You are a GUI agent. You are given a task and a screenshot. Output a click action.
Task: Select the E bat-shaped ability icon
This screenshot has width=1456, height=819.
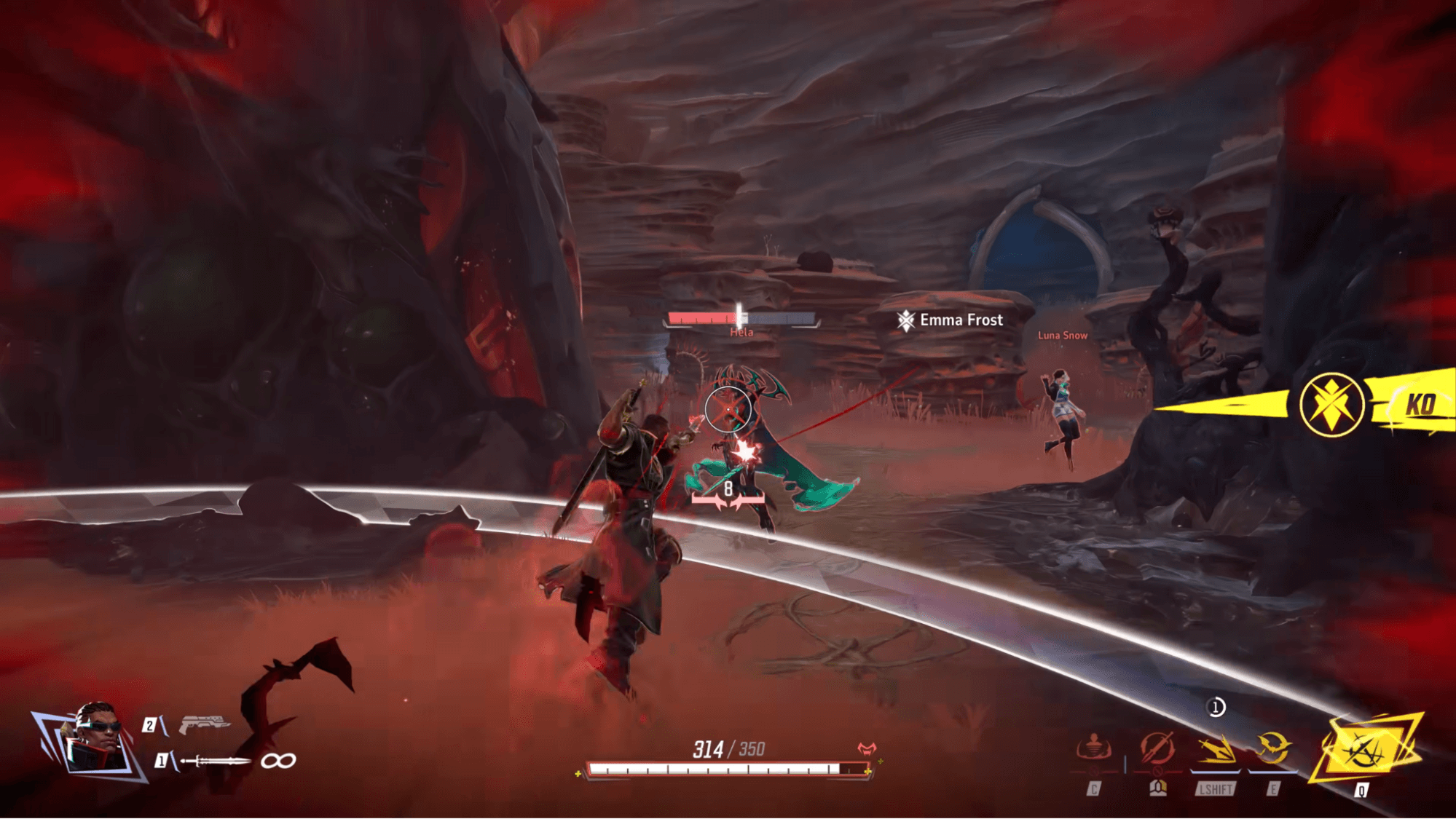click(x=1272, y=745)
